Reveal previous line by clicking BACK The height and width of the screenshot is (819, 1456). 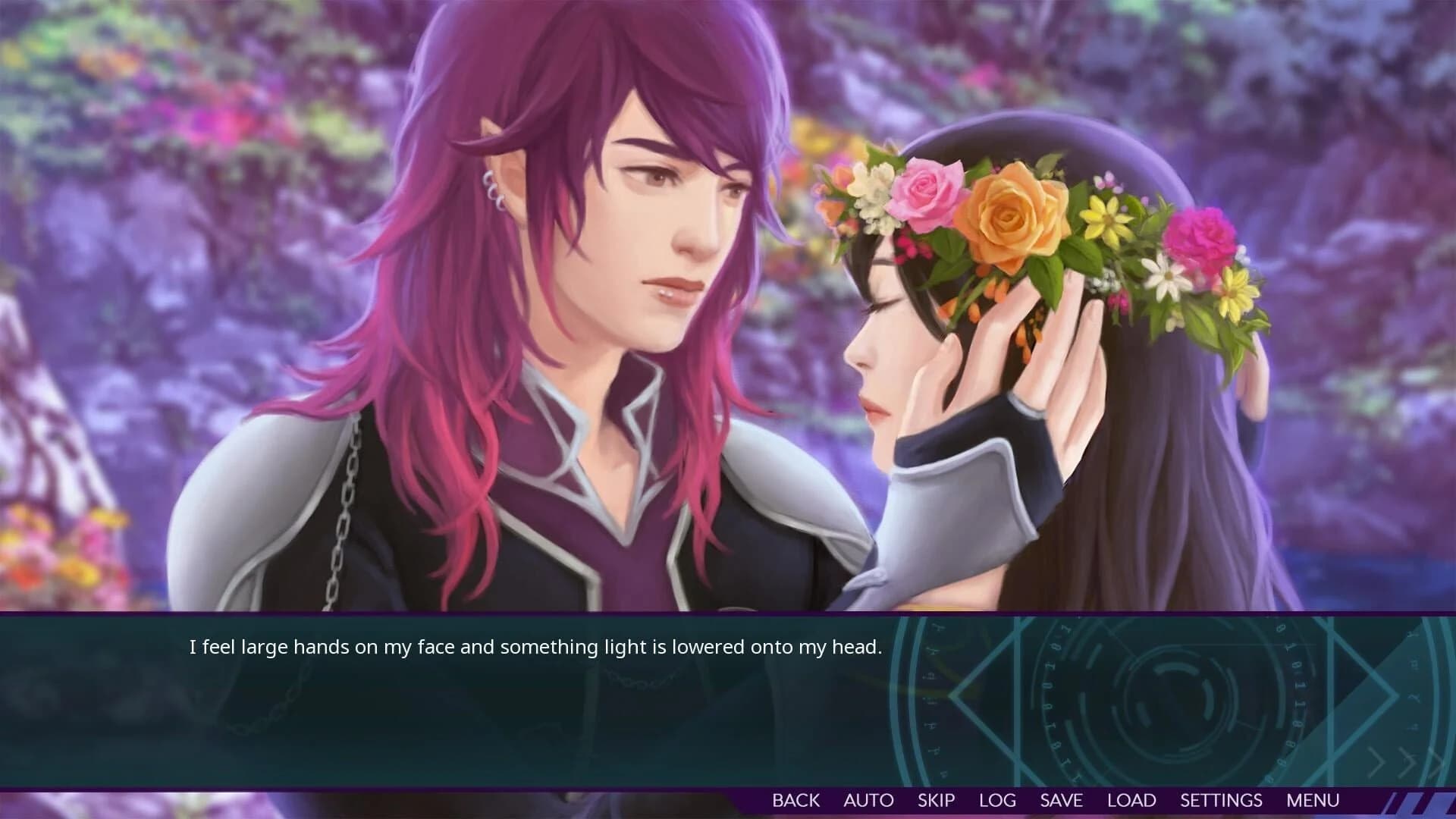coord(795,800)
